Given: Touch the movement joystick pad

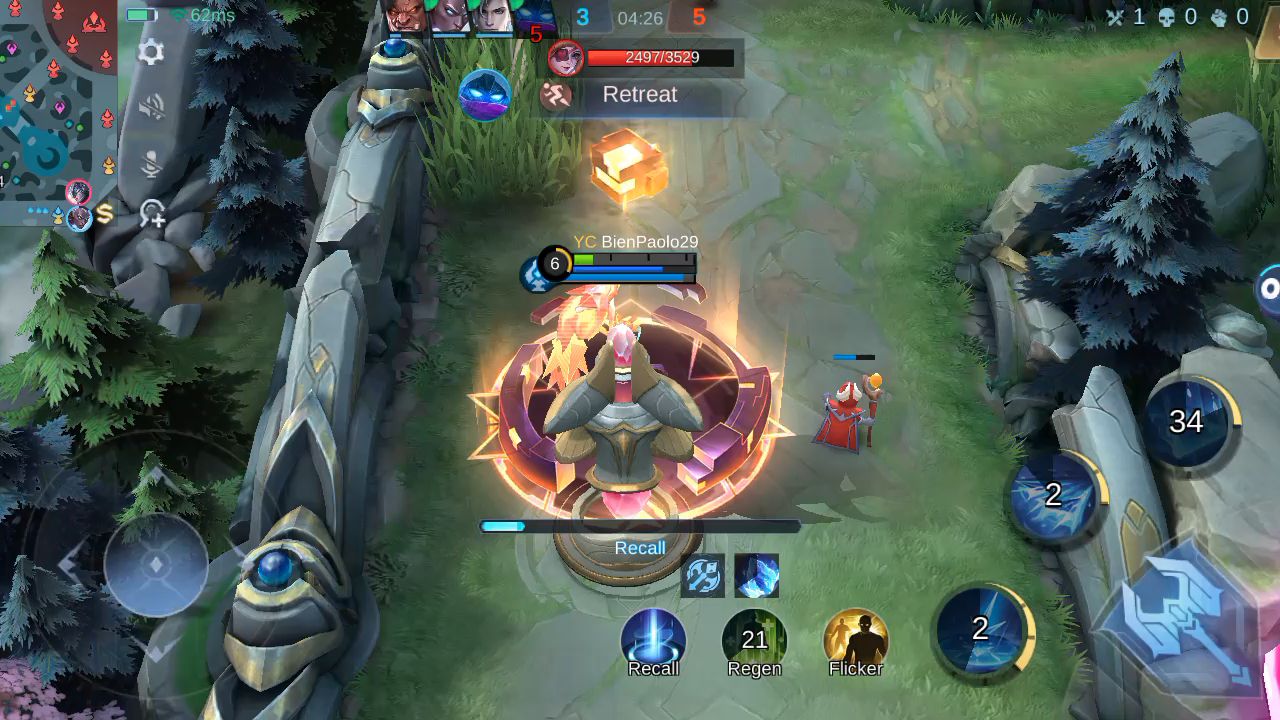Looking at the screenshot, I should (x=156, y=564).
